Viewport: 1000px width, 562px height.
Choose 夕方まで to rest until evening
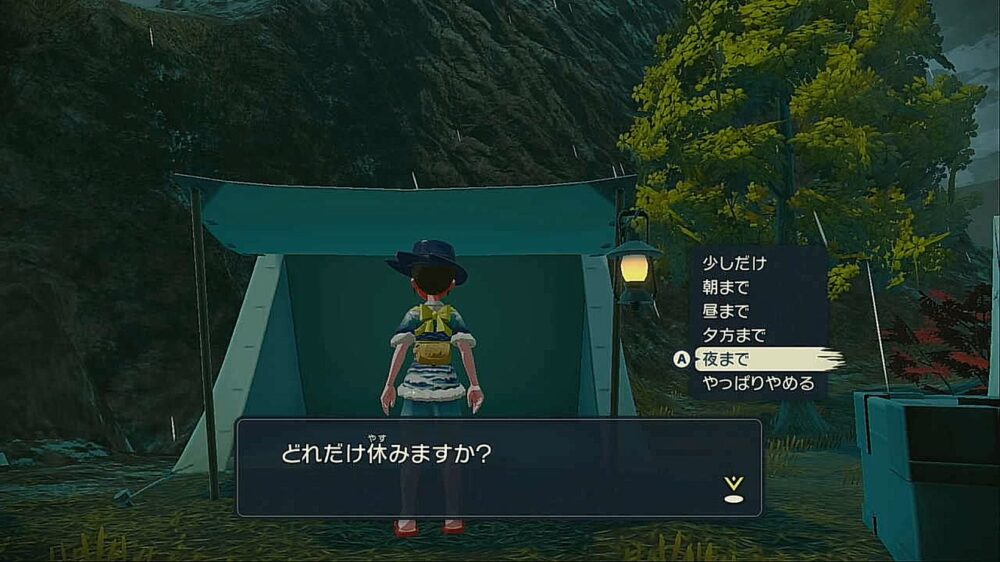point(734,335)
